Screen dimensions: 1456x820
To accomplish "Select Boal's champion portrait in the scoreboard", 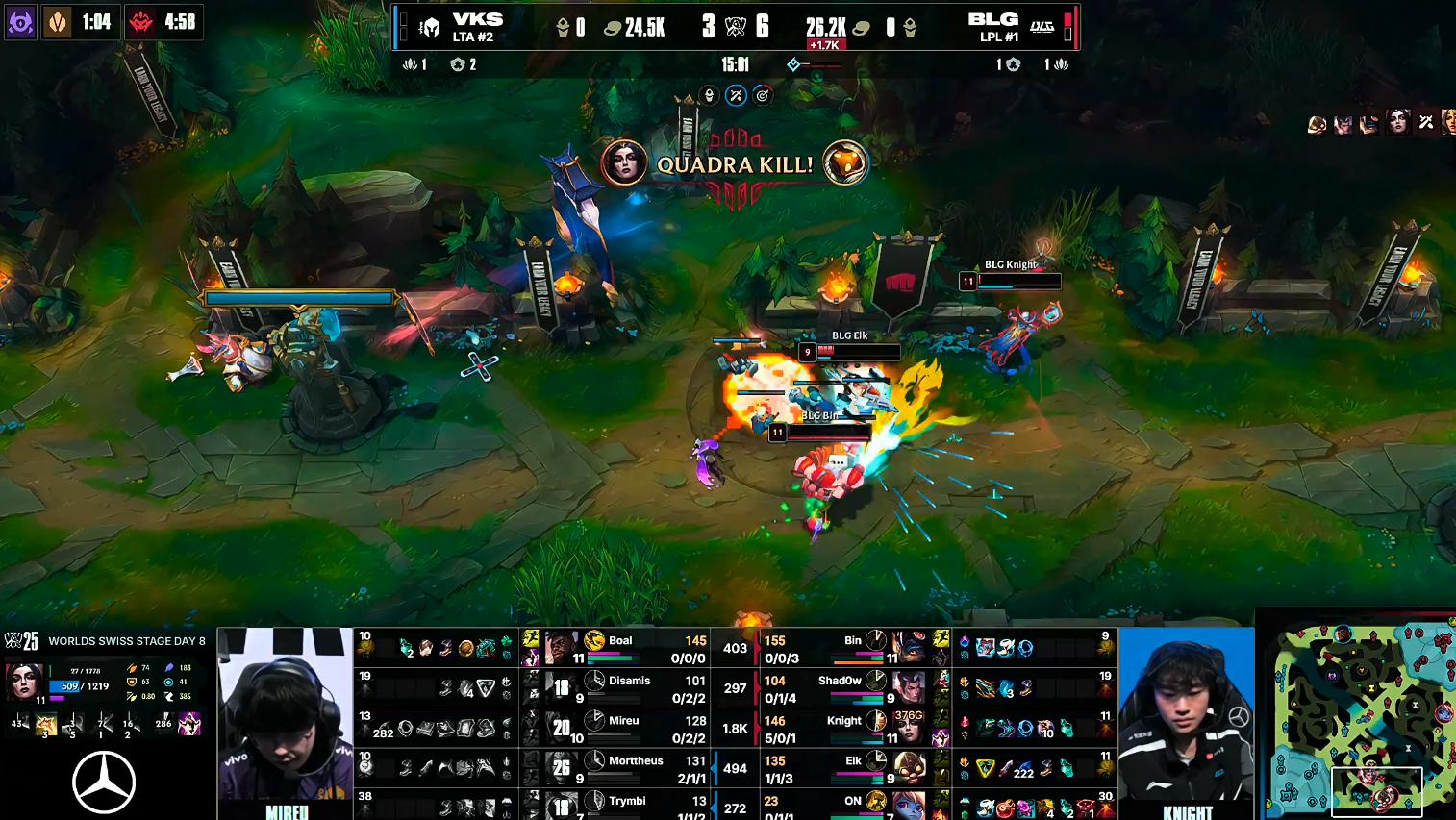I will 560,648.
